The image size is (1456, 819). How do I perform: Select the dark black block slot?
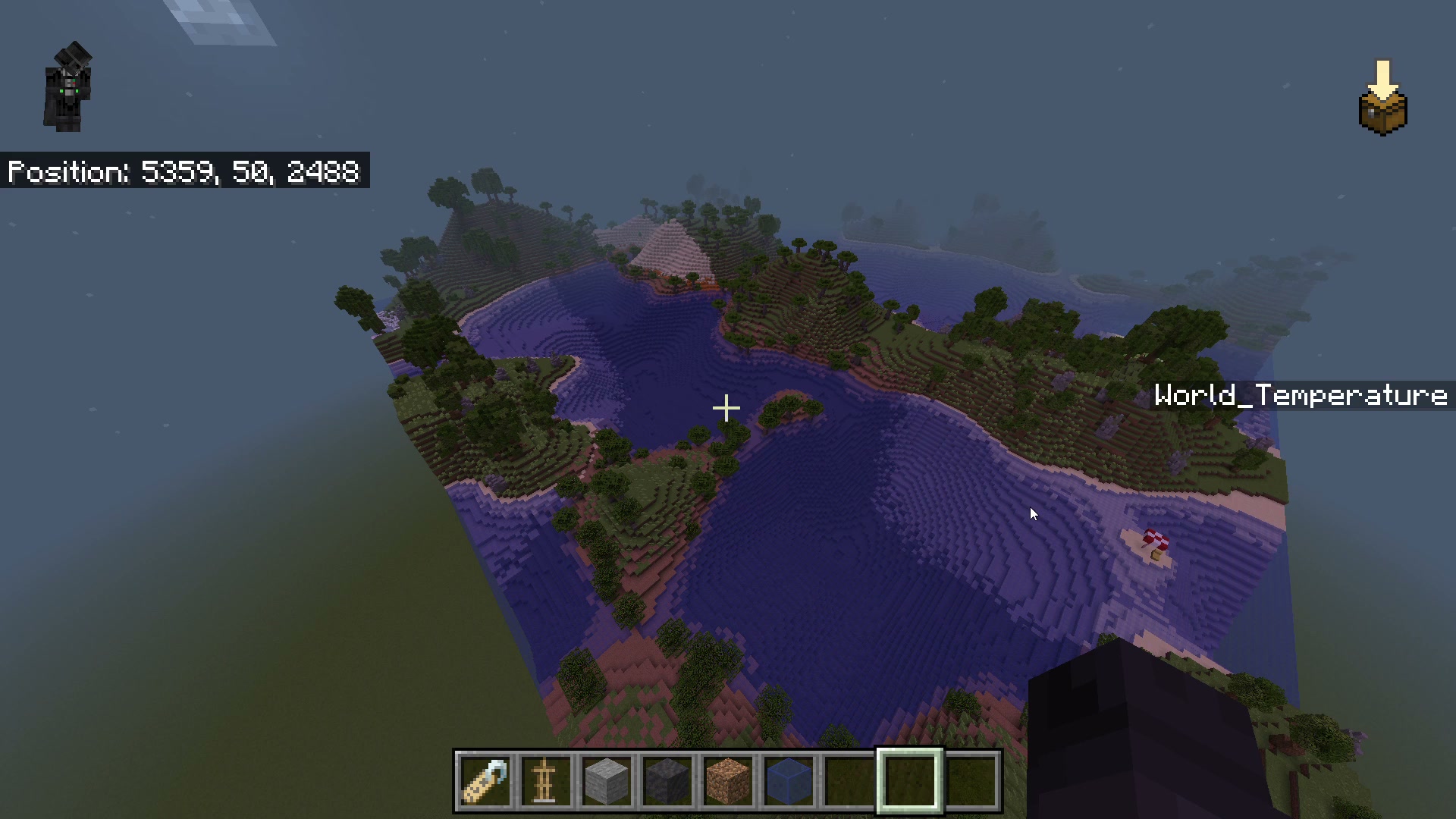pyautogui.click(x=667, y=781)
